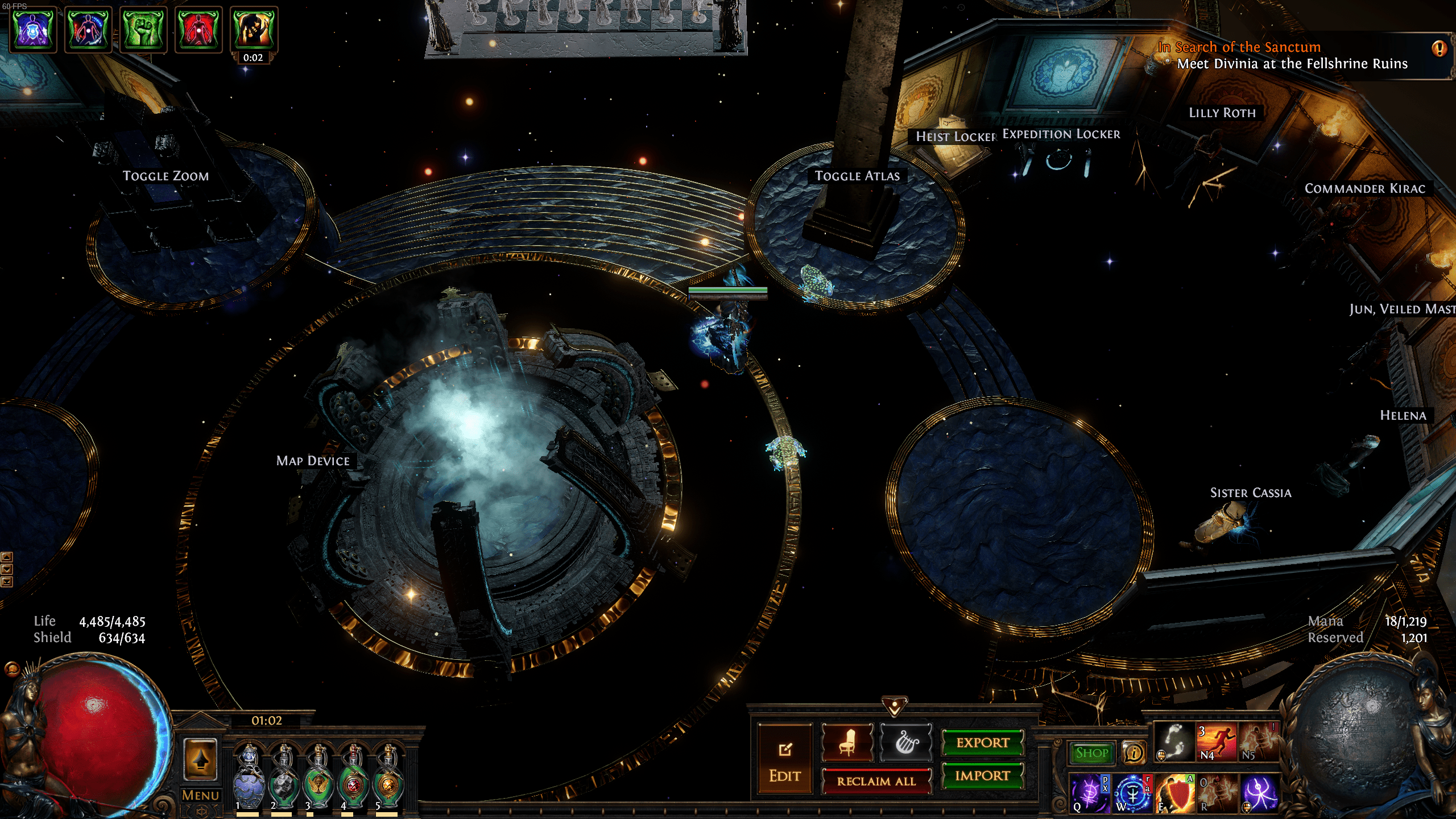This screenshot has width=1456, height=819.
Task: Open the chair decorations button
Action: point(847,743)
